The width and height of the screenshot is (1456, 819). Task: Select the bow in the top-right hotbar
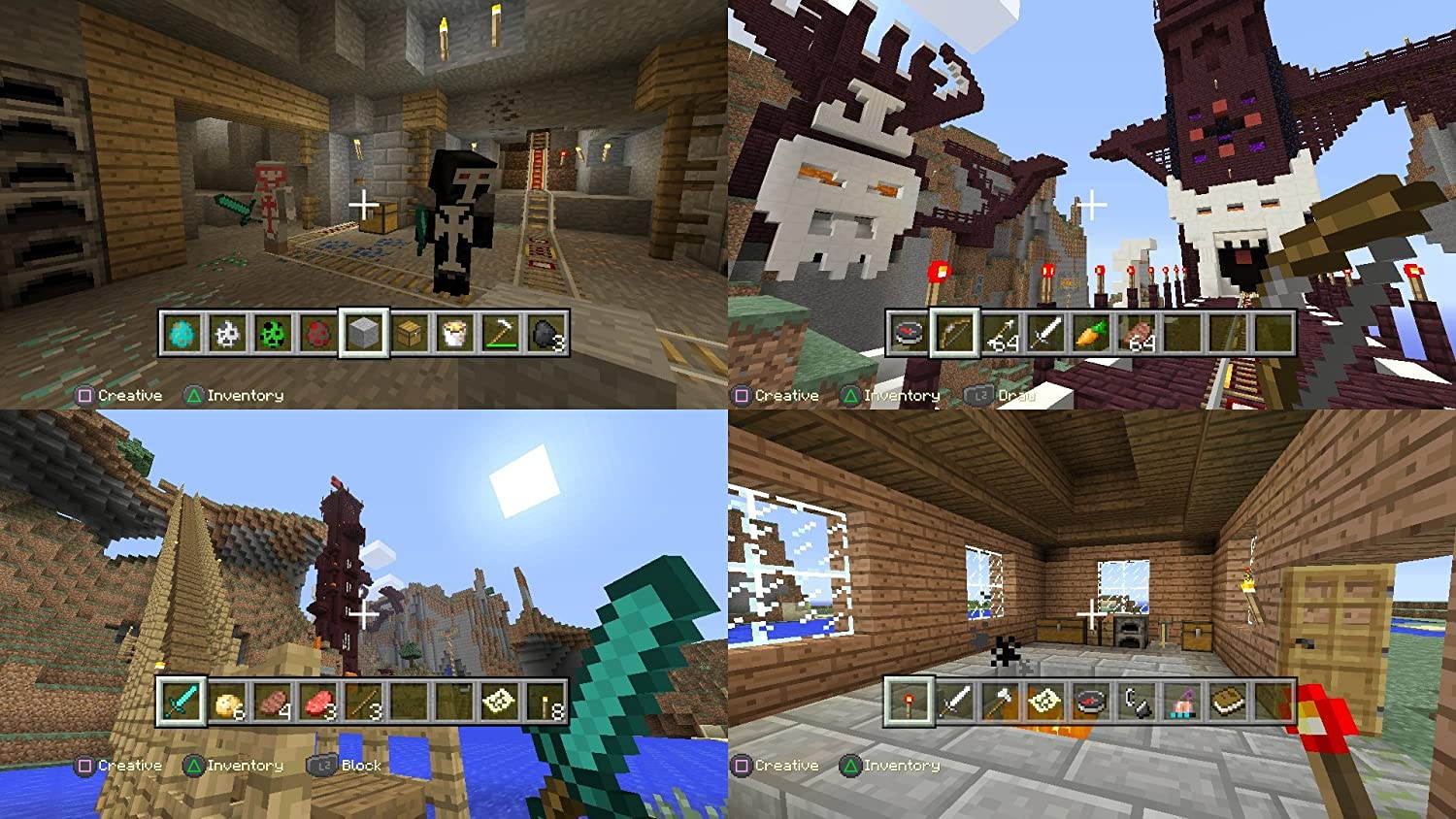(953, 336)
